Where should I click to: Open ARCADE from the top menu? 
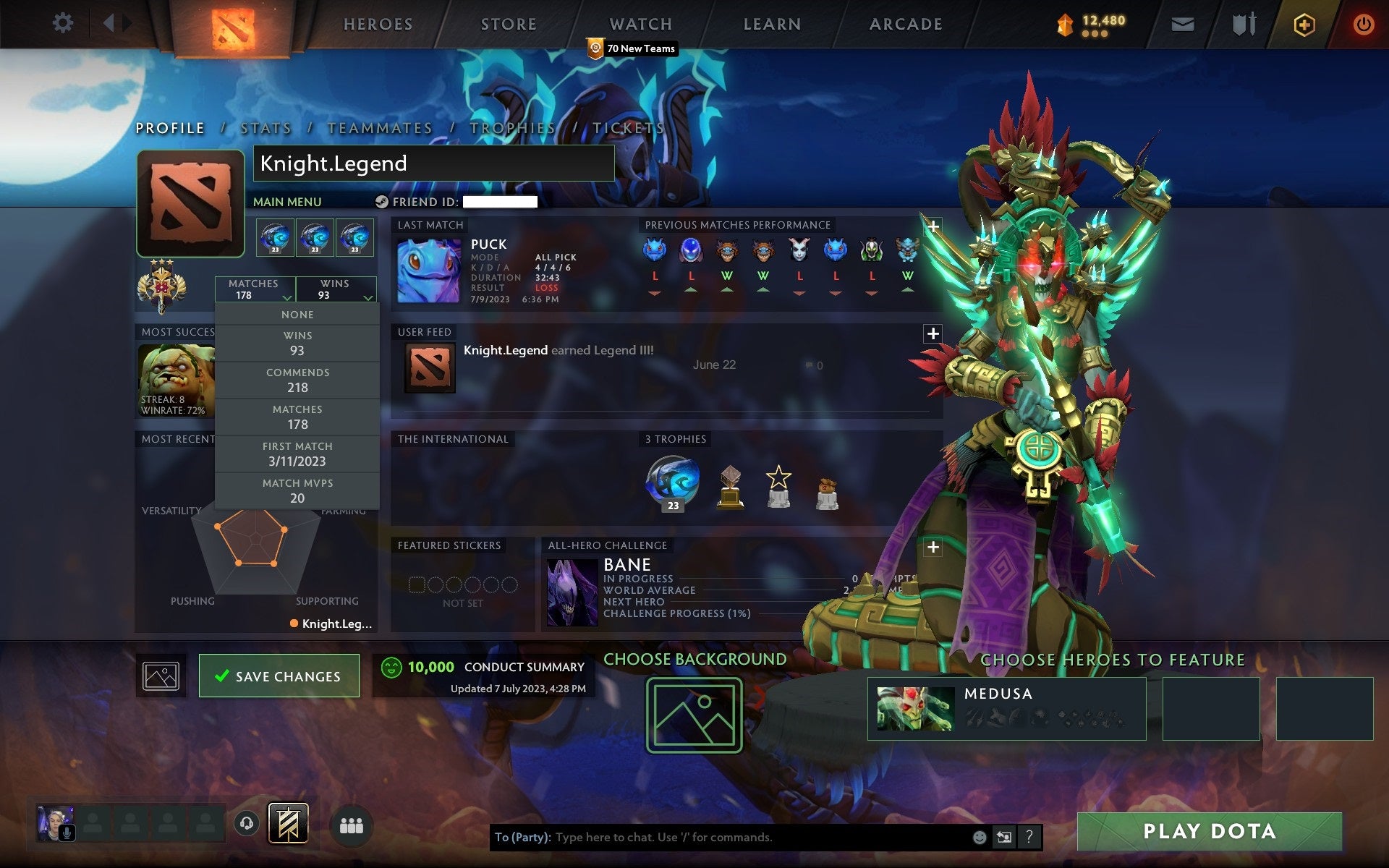point(905,24)
